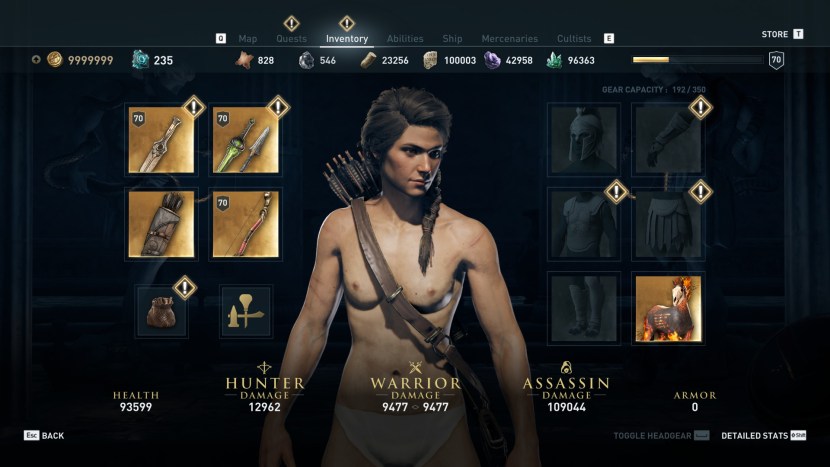Screen dimensions: 830x467
Task: Switch to the Map tab
Action: (x=248, y=39)
